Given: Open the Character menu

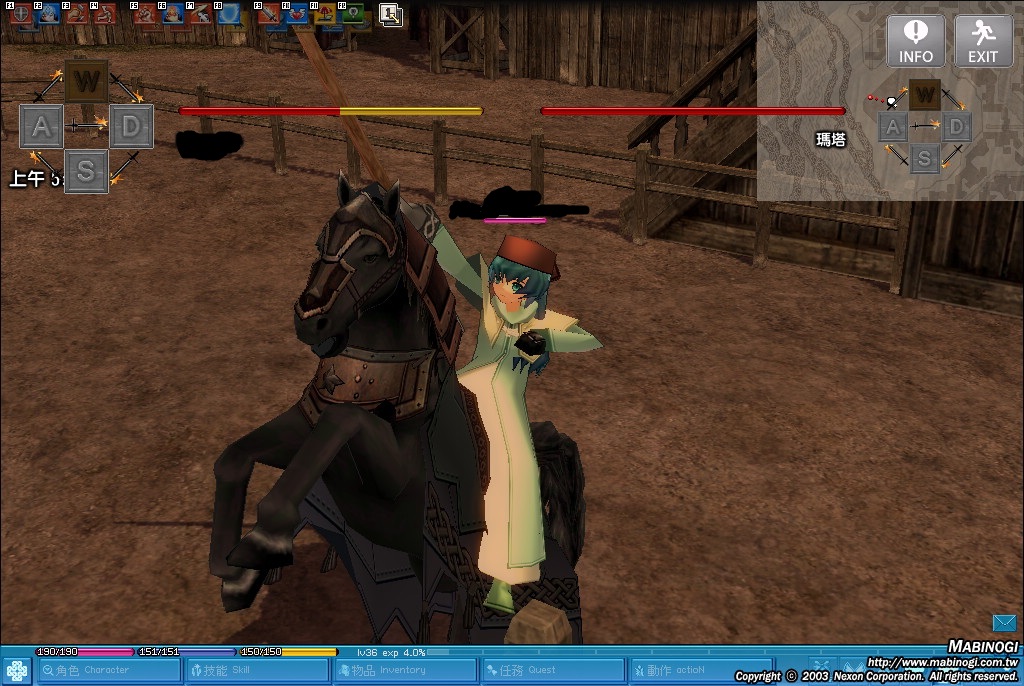Looking at the screenshot, I should tap(107, 670).
